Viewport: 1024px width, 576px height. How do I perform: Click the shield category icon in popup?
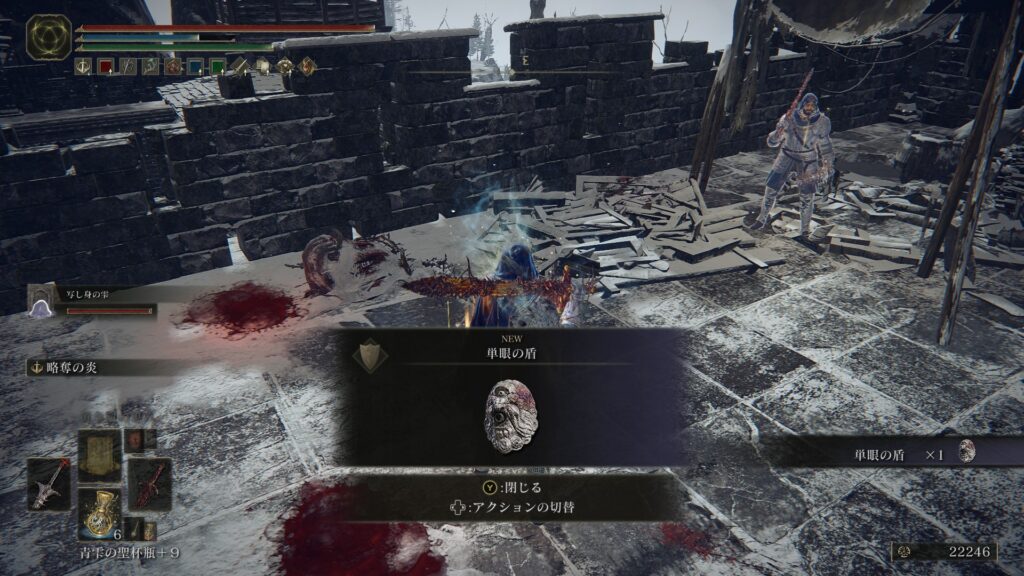pyautogui.click(x=371, y=355)
